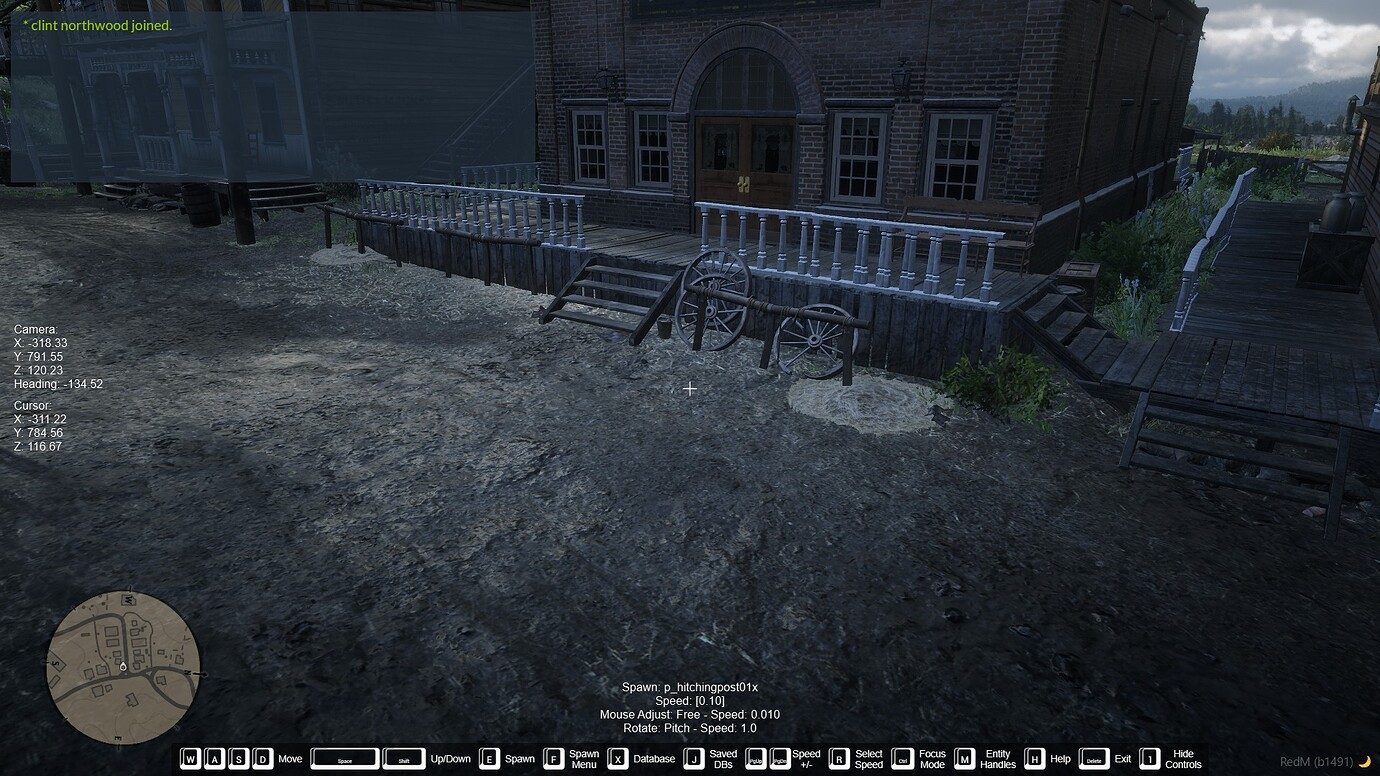Click the Shift key icon for Up/Down
Image resolution: width=1380 pixels, height=776 pixels.
click(x=404, y=758)
